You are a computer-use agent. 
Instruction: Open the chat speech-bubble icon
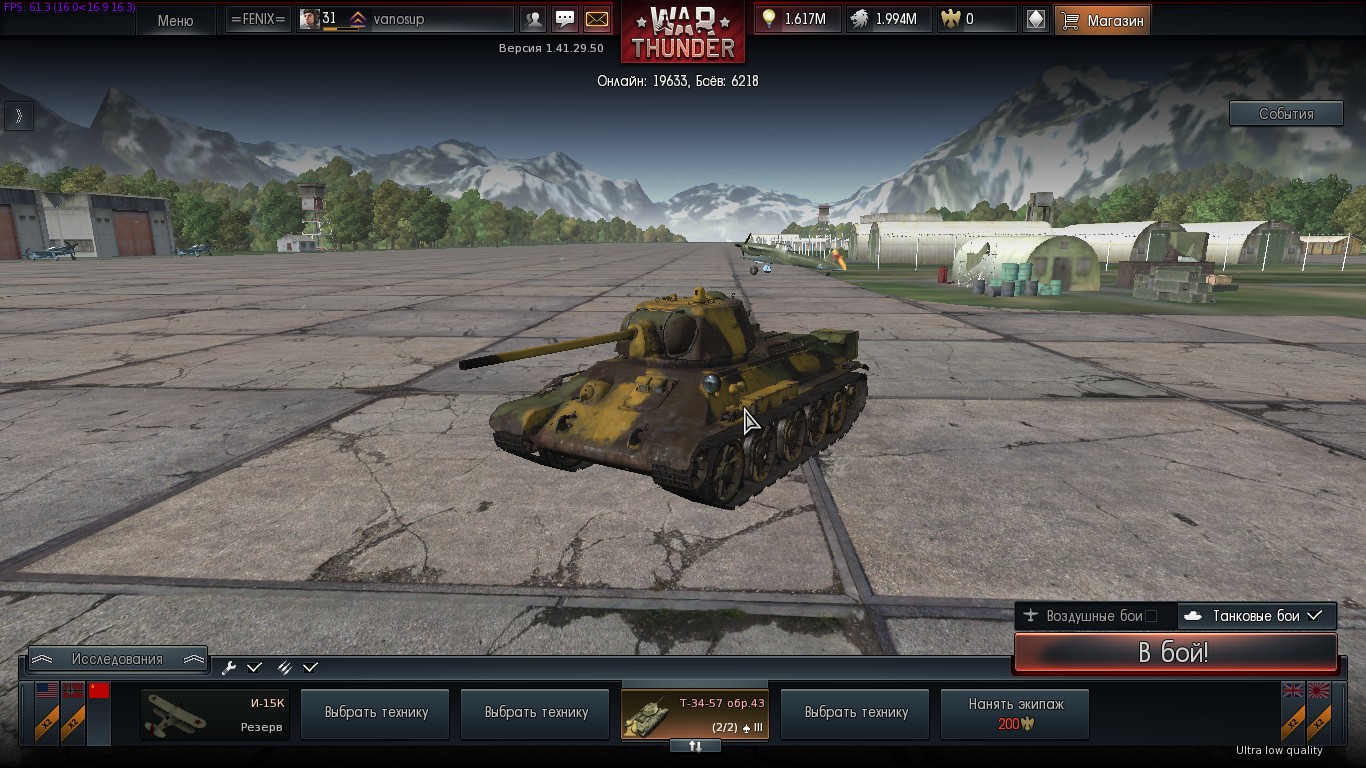pyautogui.click(x=565, y=19)
